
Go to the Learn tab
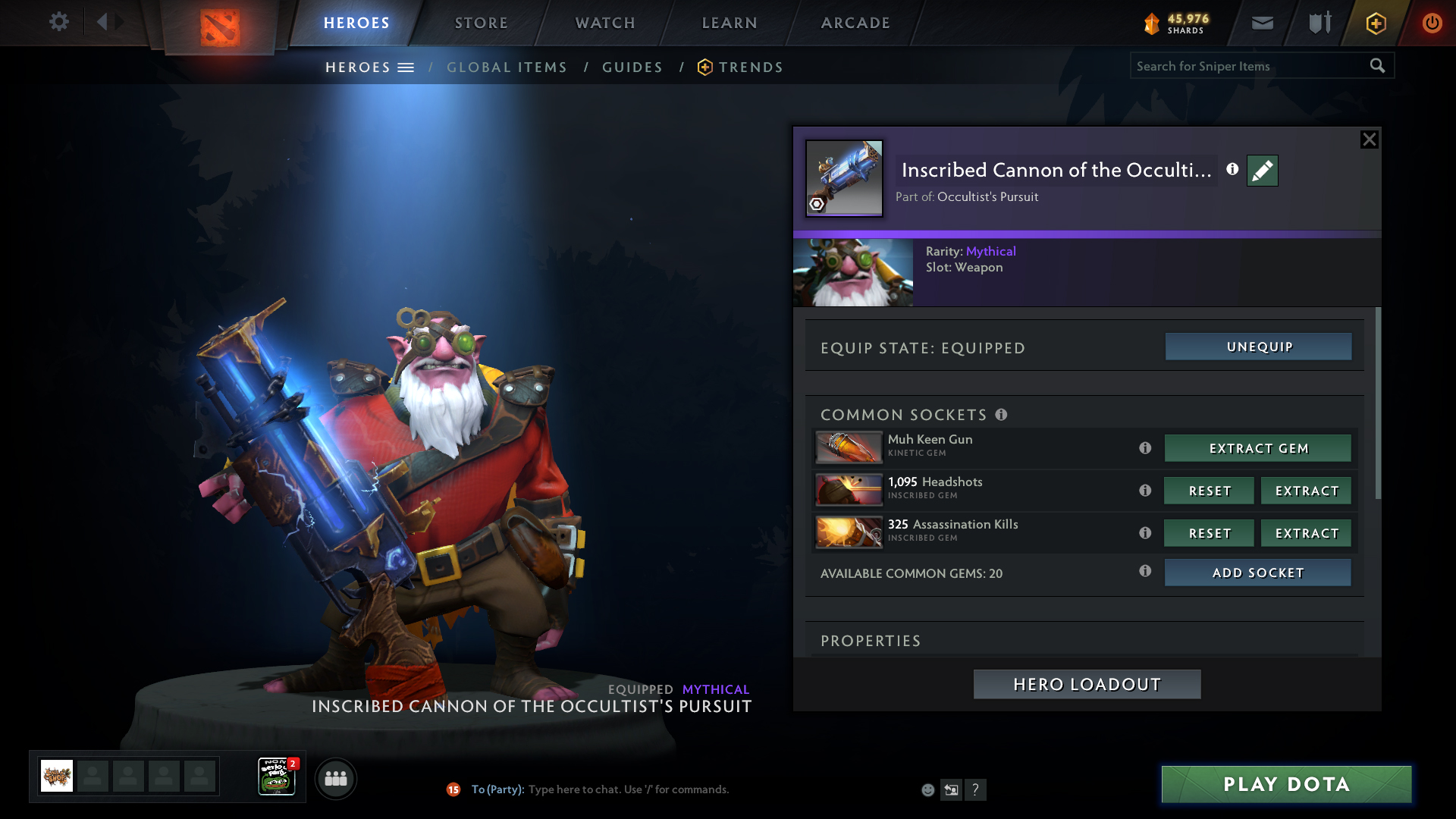[730, 23]
